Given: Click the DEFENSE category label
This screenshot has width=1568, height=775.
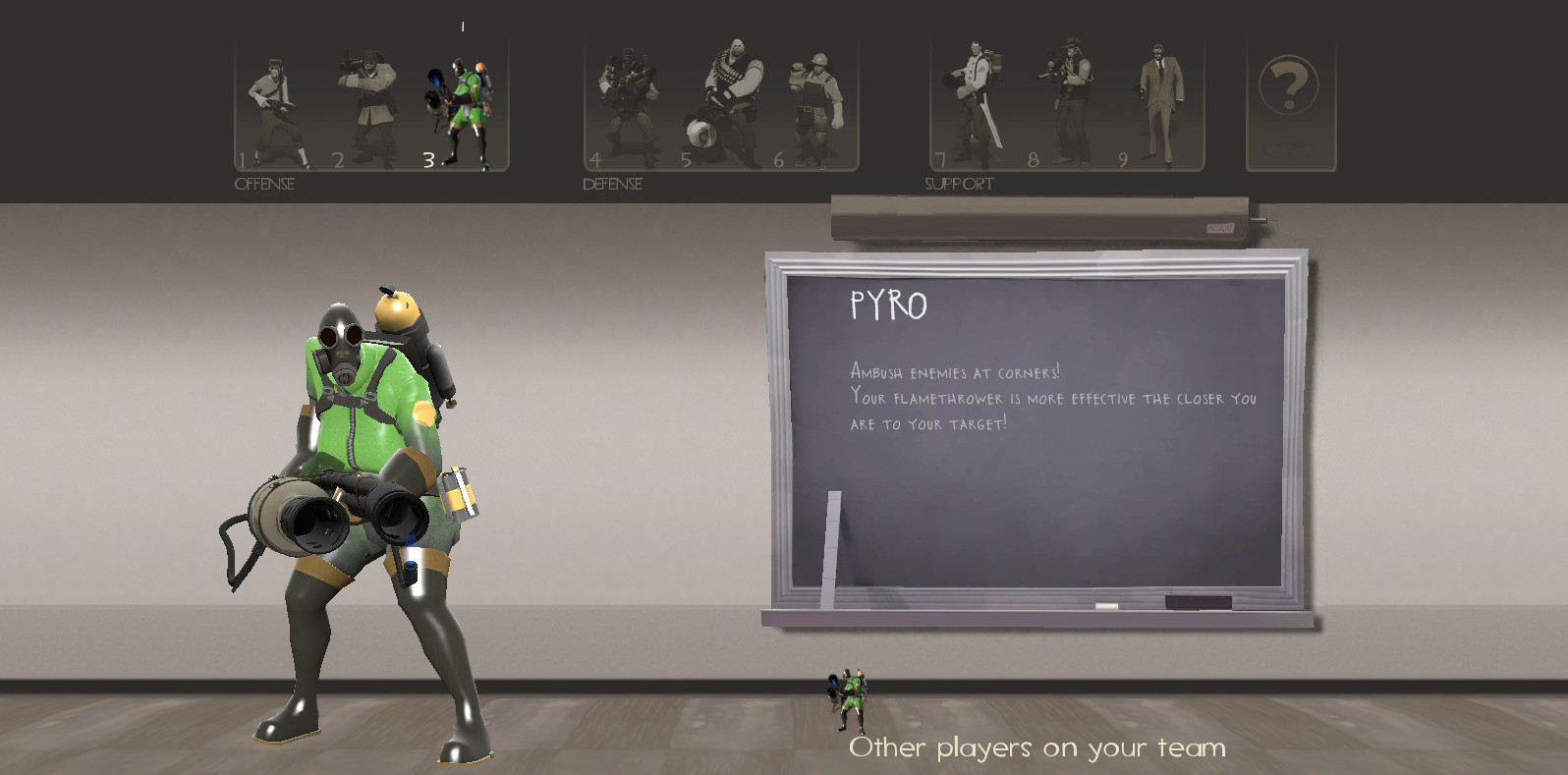Looking at the screenshot, I should (611, 183).
